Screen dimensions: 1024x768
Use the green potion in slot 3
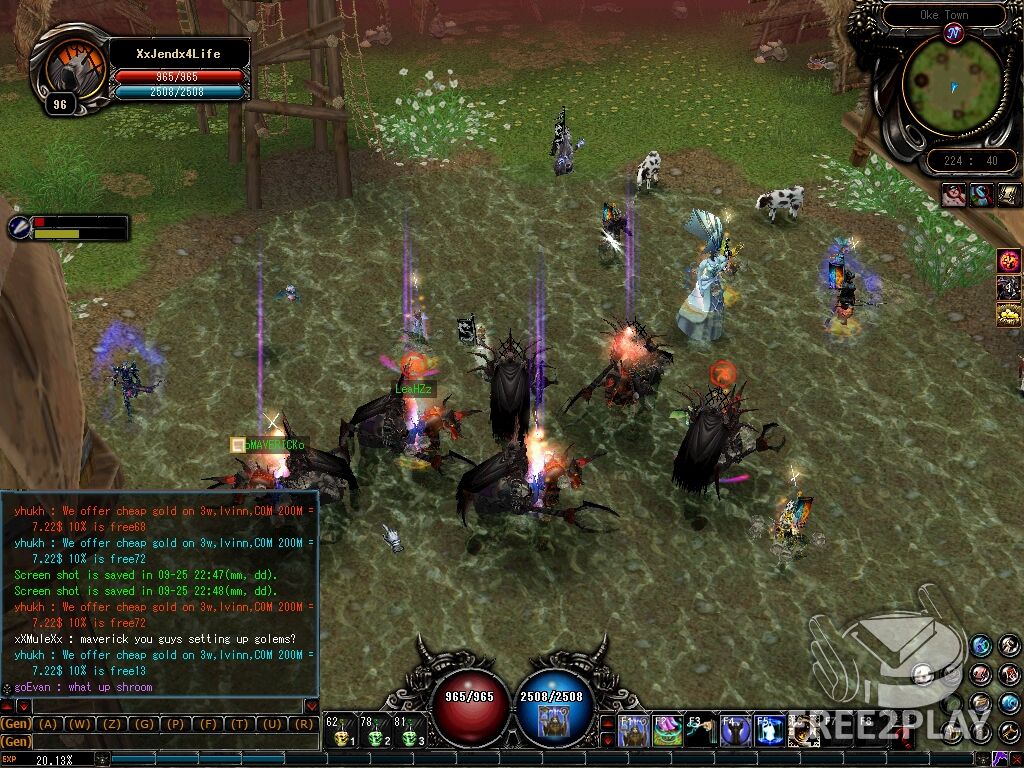(x=408, y=736)
